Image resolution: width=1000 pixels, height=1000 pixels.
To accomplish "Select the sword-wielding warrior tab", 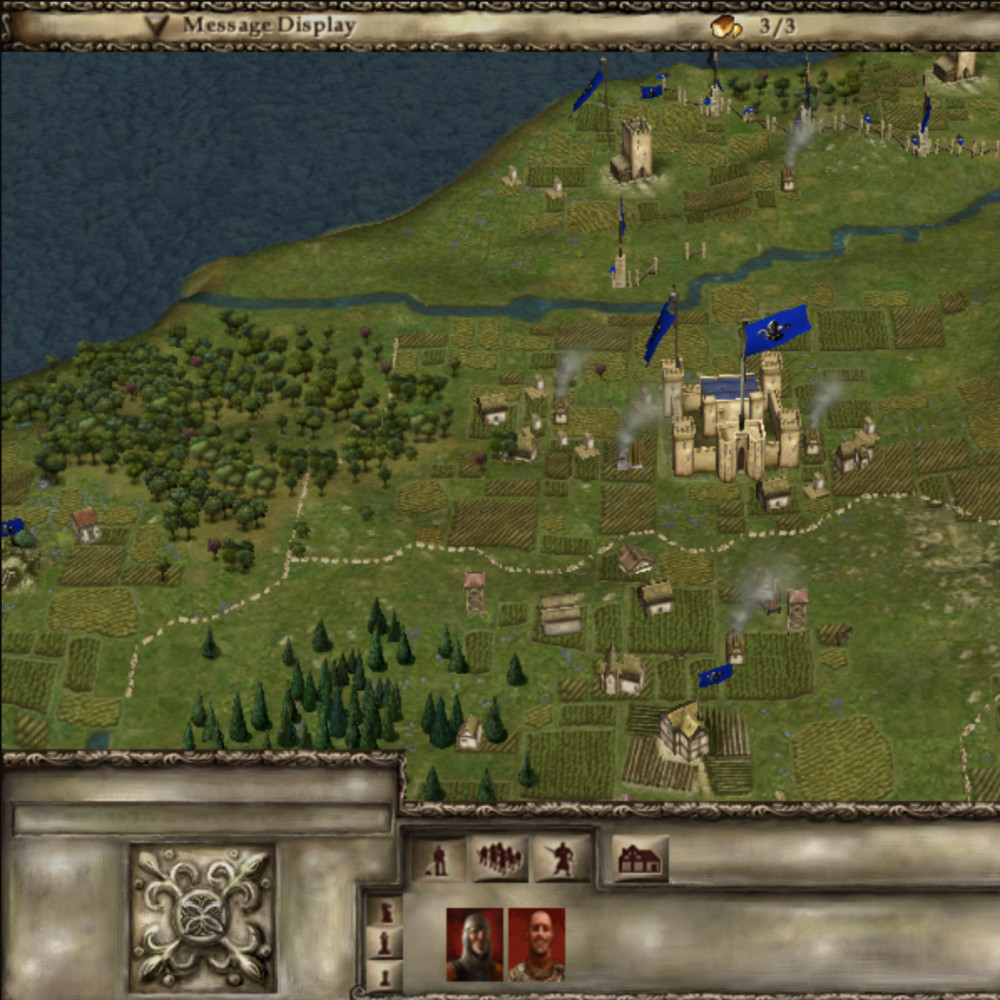I will click(562, 859).
